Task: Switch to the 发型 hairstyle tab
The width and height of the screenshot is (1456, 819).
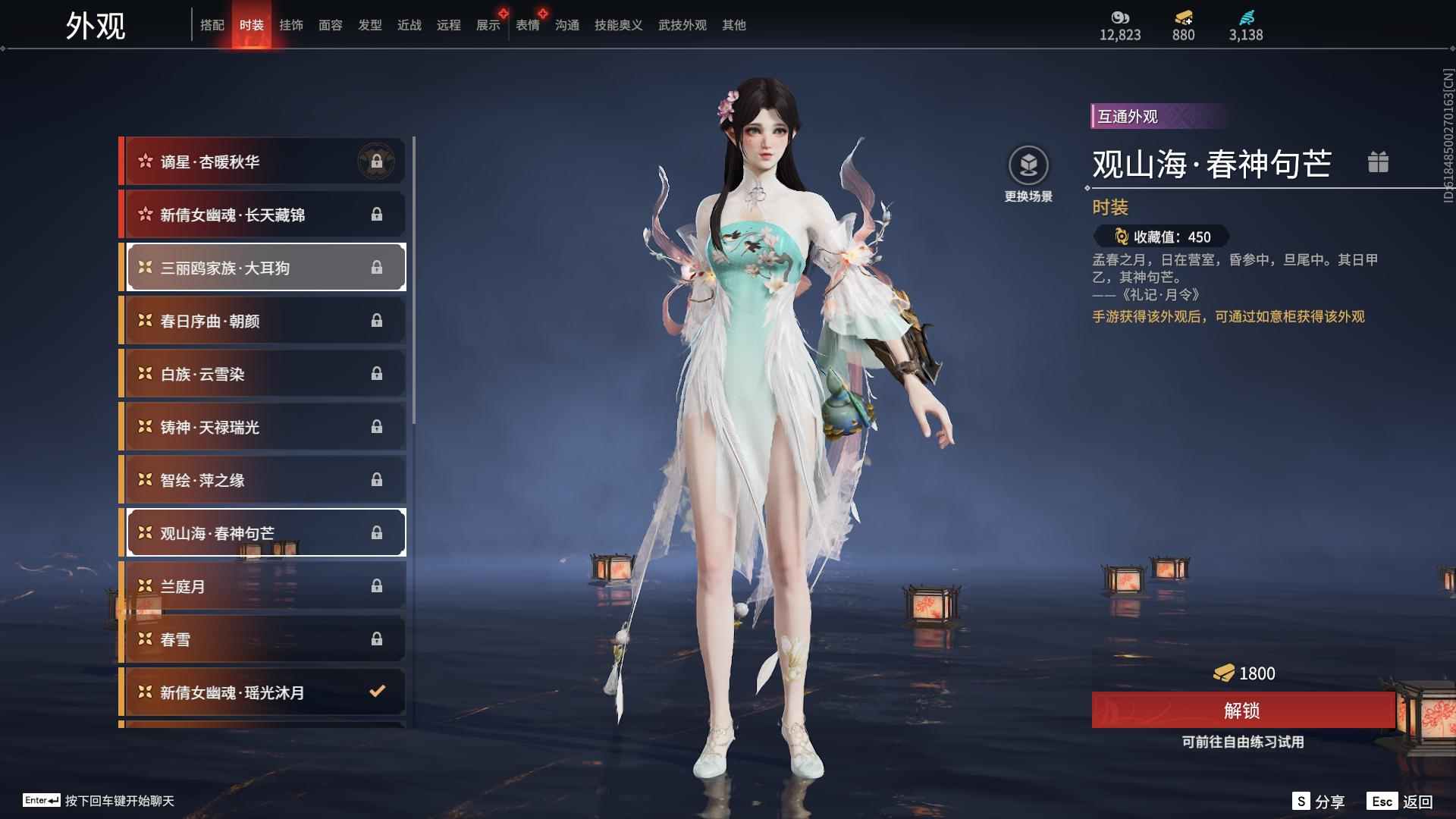Action: click(x=369, y=25)
